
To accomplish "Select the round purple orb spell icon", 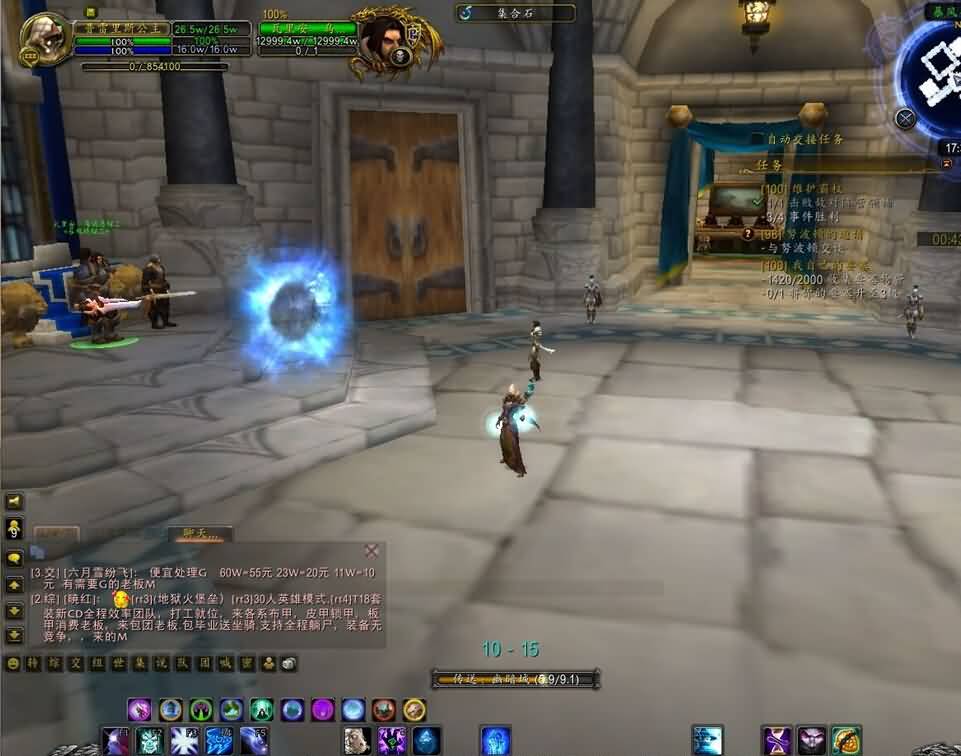I will (322, 710).
